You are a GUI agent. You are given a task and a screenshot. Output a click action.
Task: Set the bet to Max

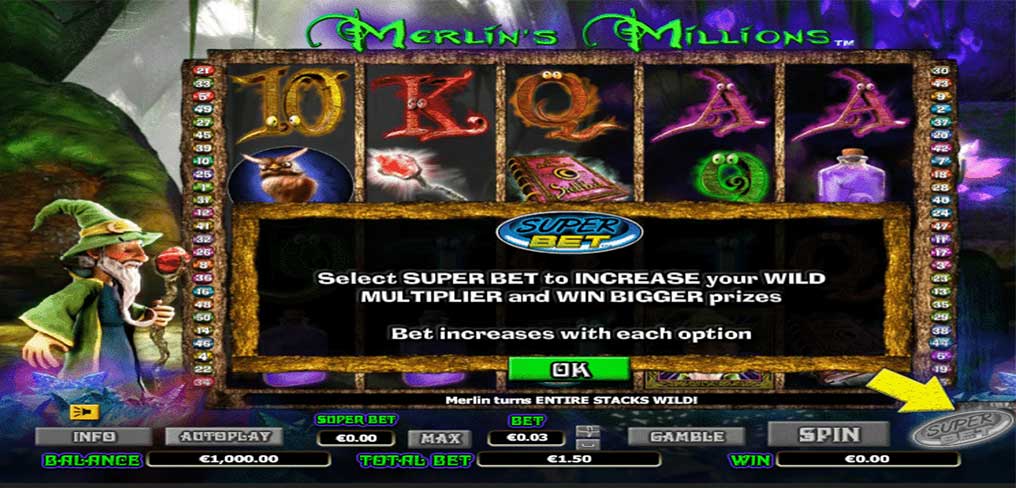point(438,438)
